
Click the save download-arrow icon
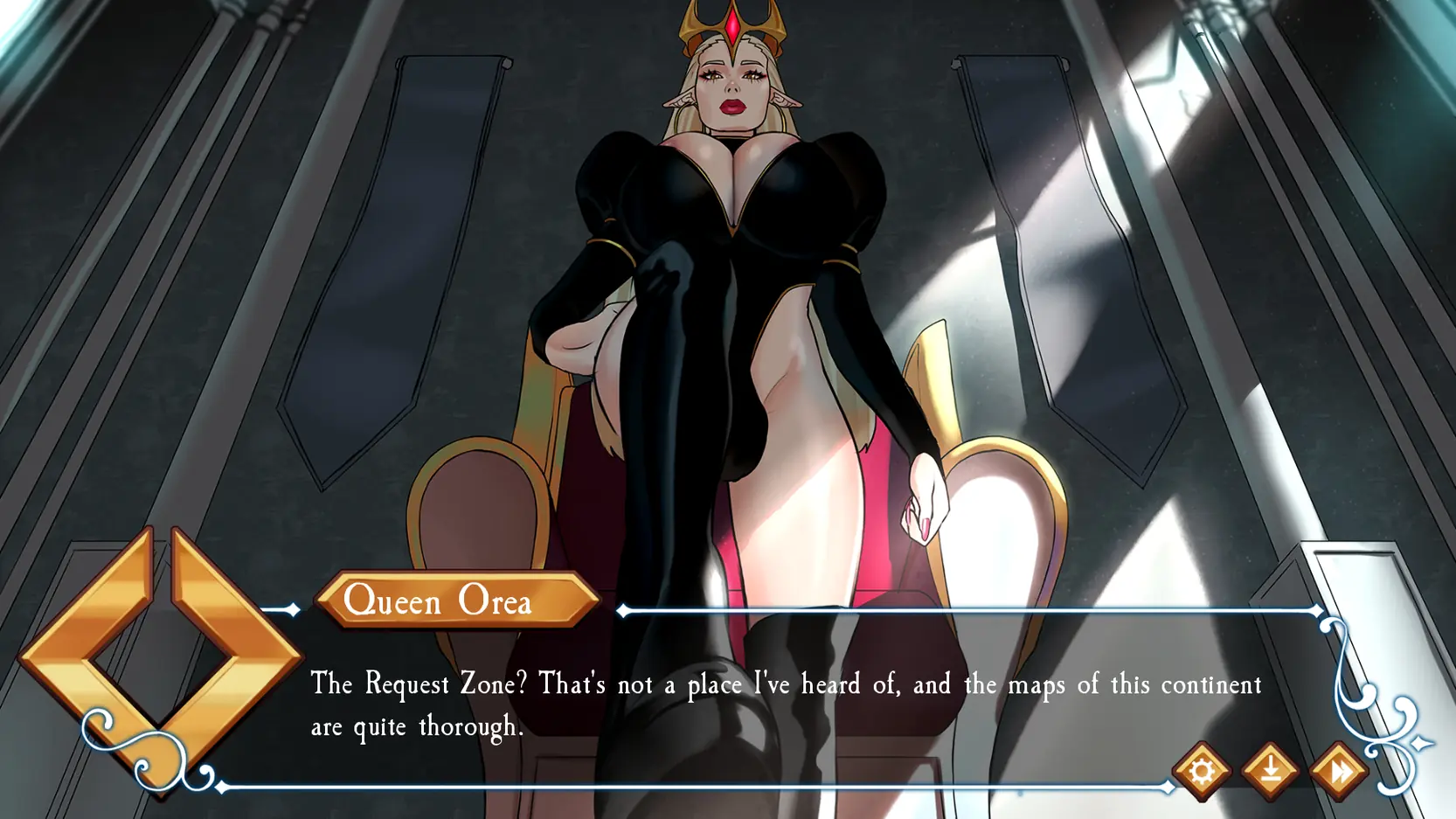(1270, 771)
